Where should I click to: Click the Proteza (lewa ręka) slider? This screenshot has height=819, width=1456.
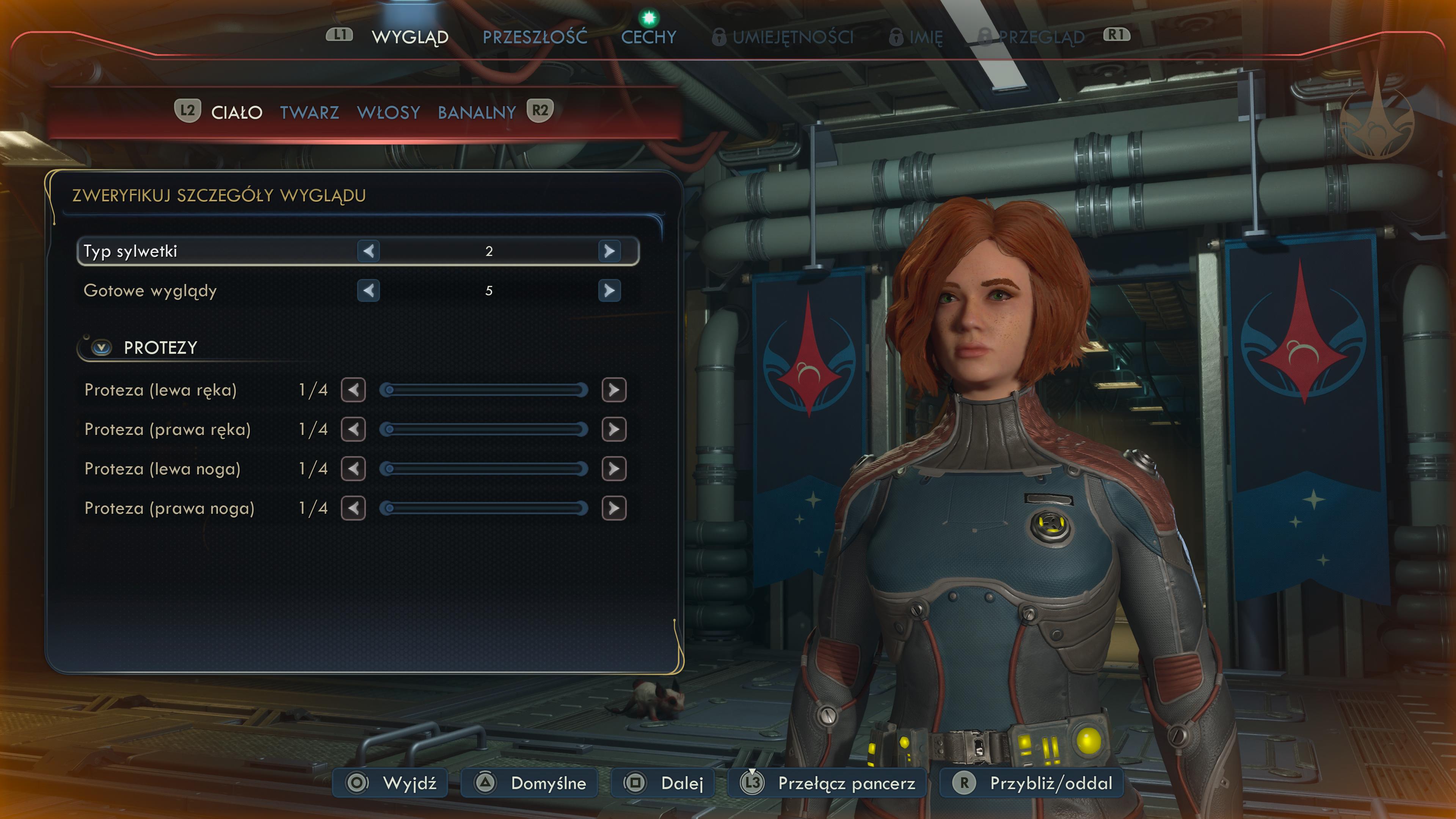483,390
